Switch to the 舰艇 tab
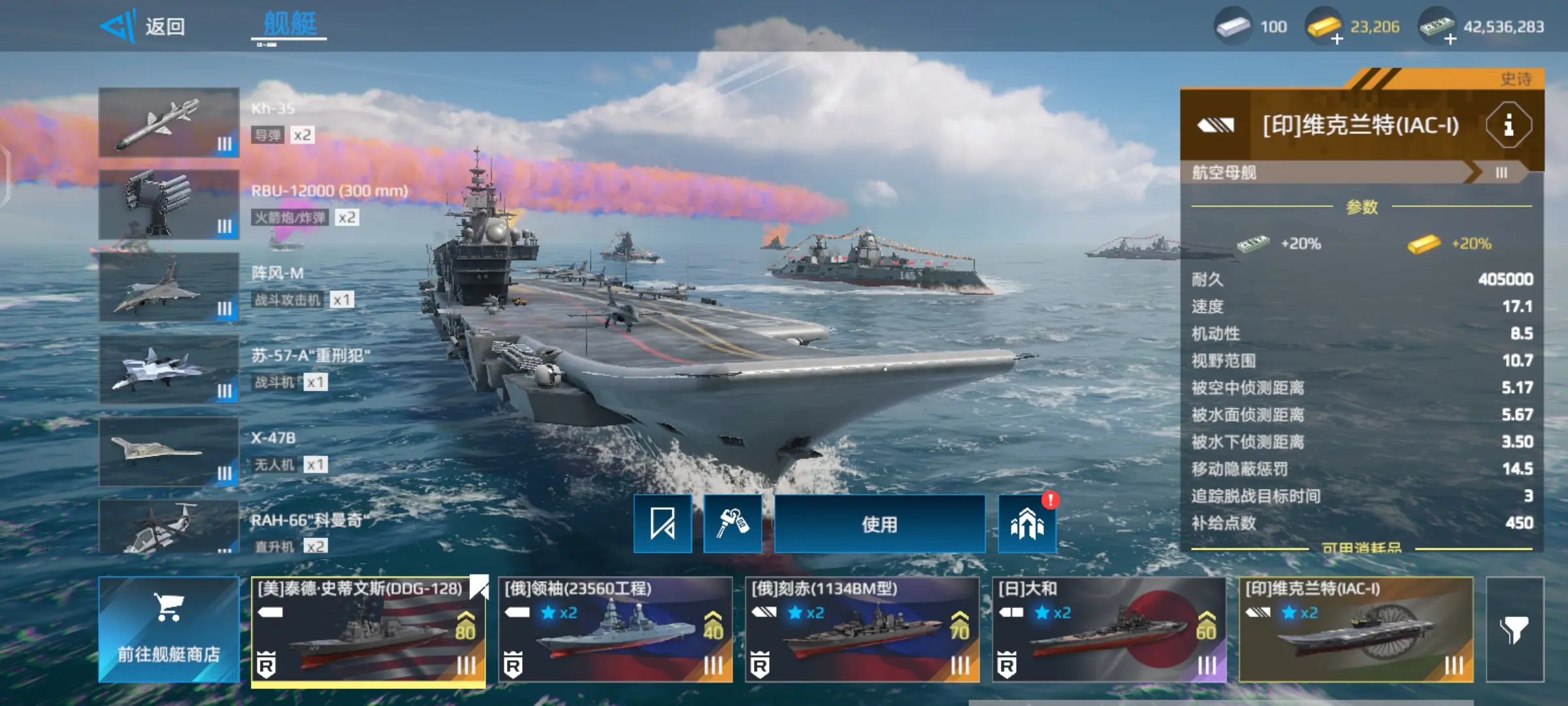1568x706 pixels. [289, 25]
